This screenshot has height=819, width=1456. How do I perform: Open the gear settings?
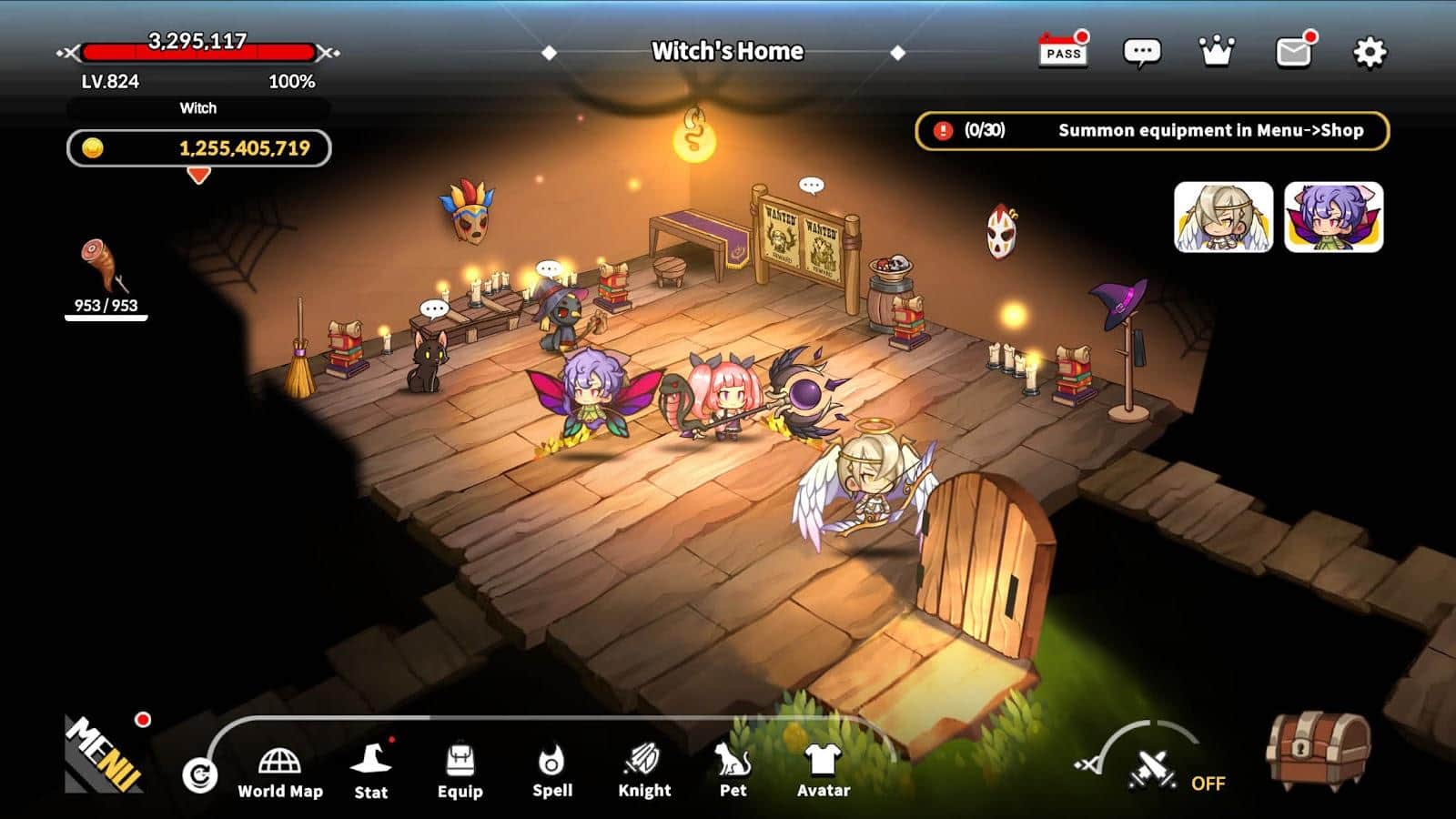tap(1370, 53)
